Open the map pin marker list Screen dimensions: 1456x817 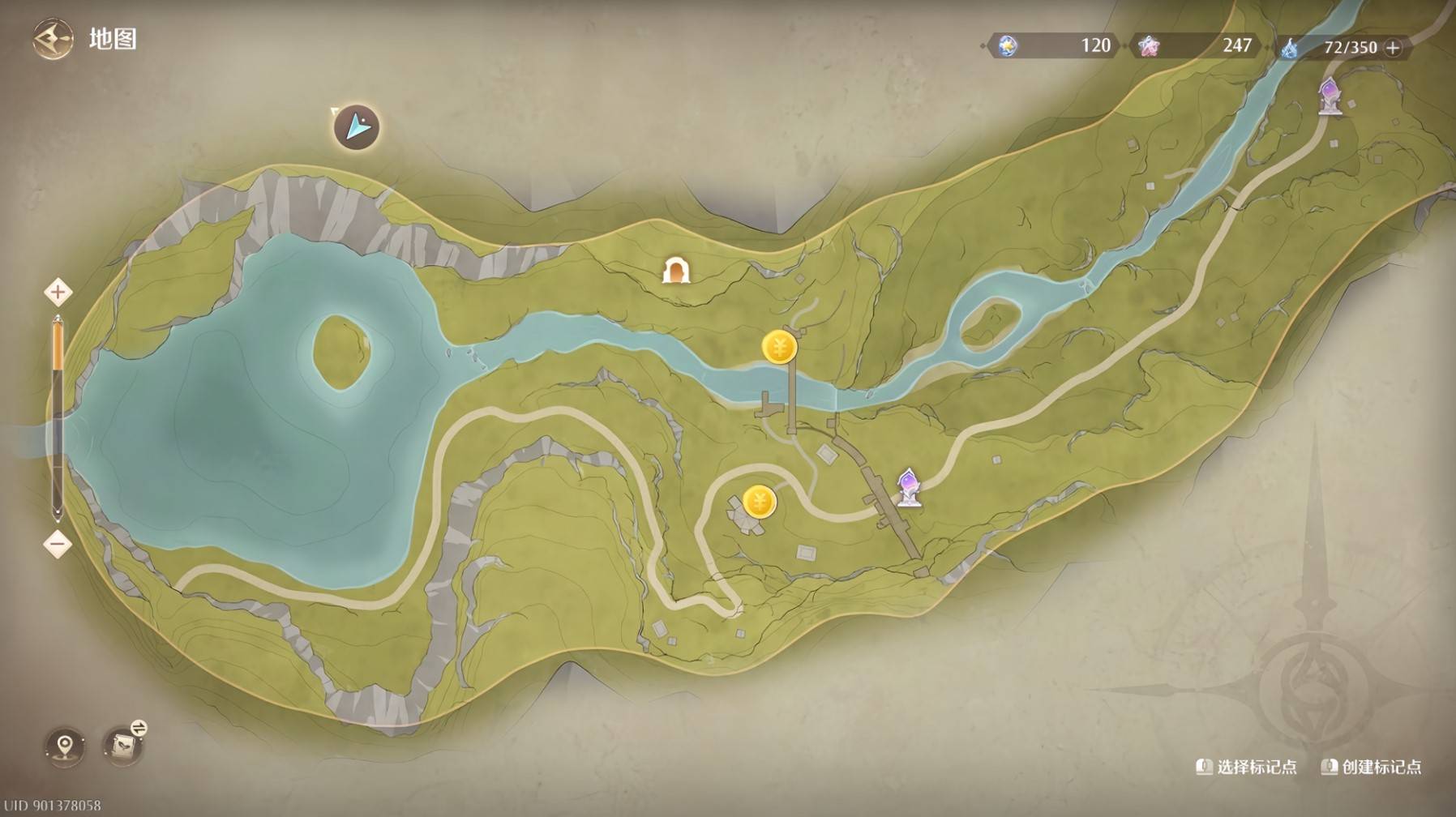pos(65,746)
